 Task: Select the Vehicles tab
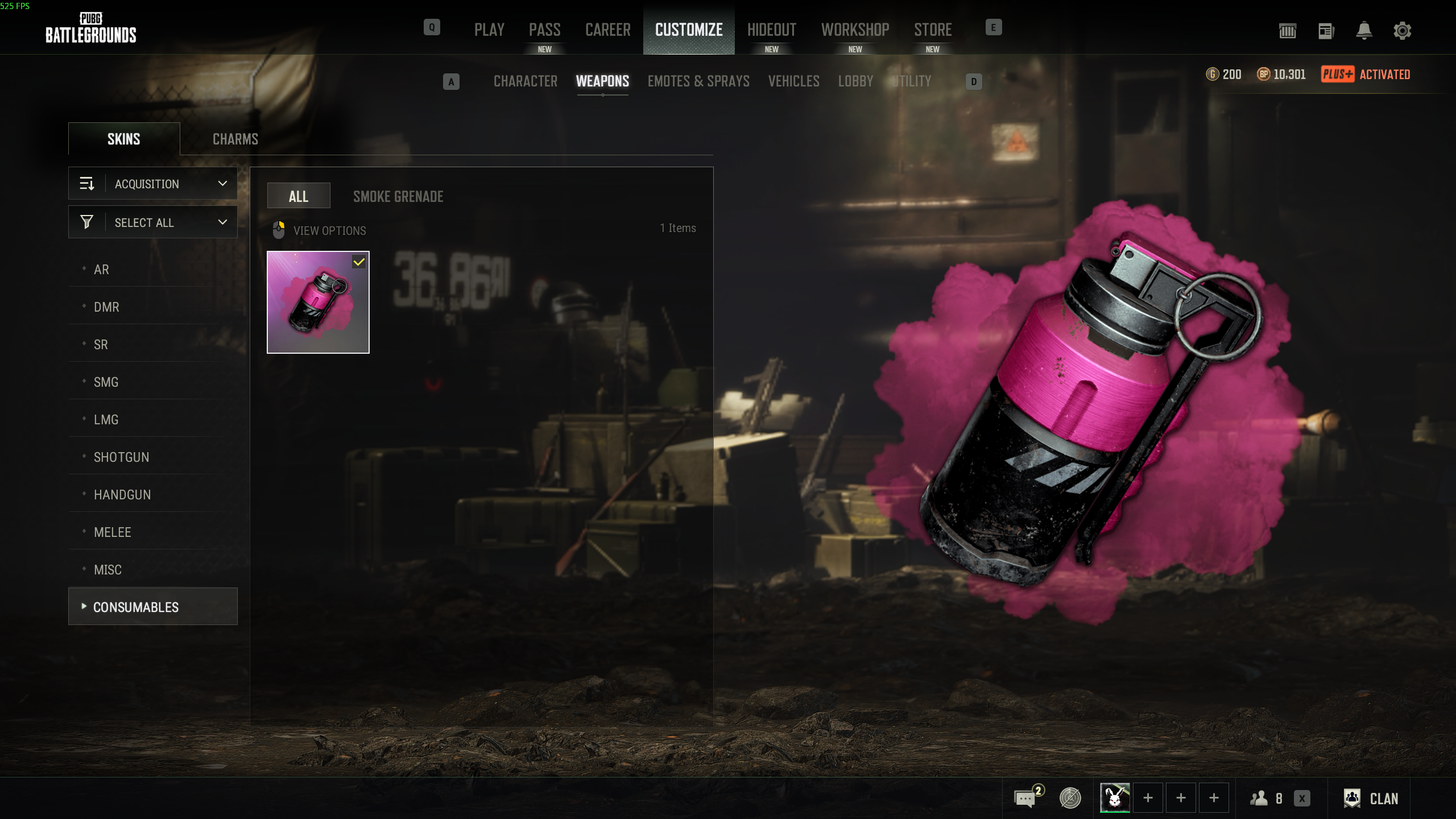click(x=793, y=81)
